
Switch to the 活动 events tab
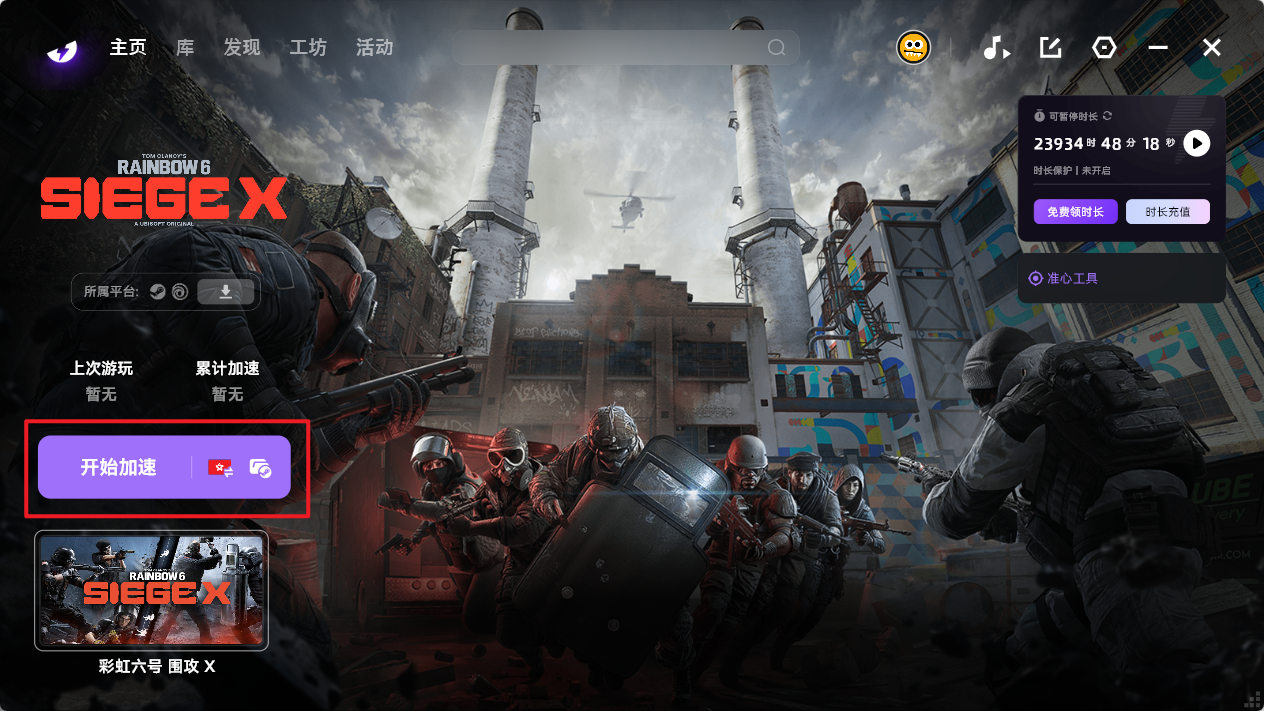point(374,48)
